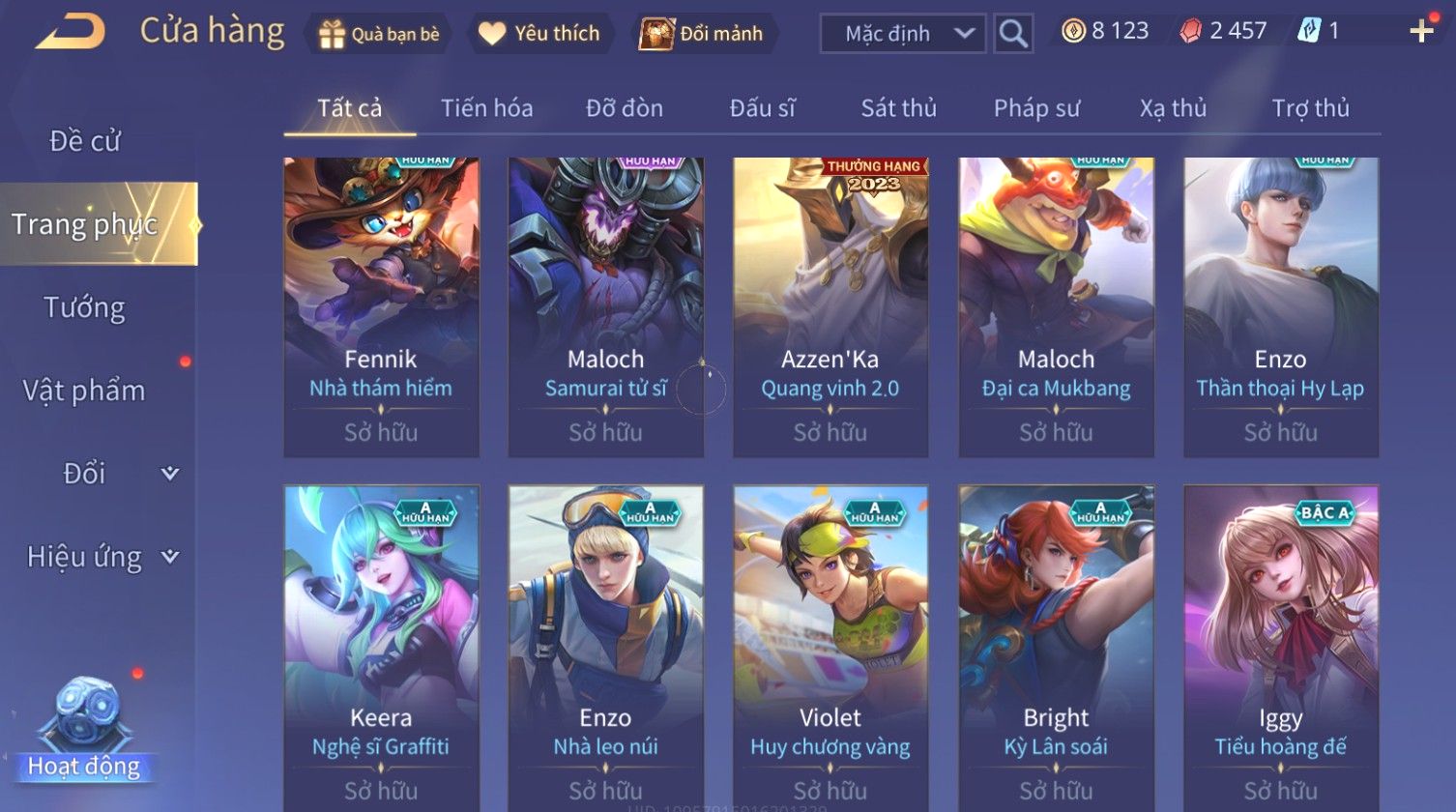Screen dimensions: 1456x812
Task: Open the Yêu thích favorites list
Action: pos(539,34)
